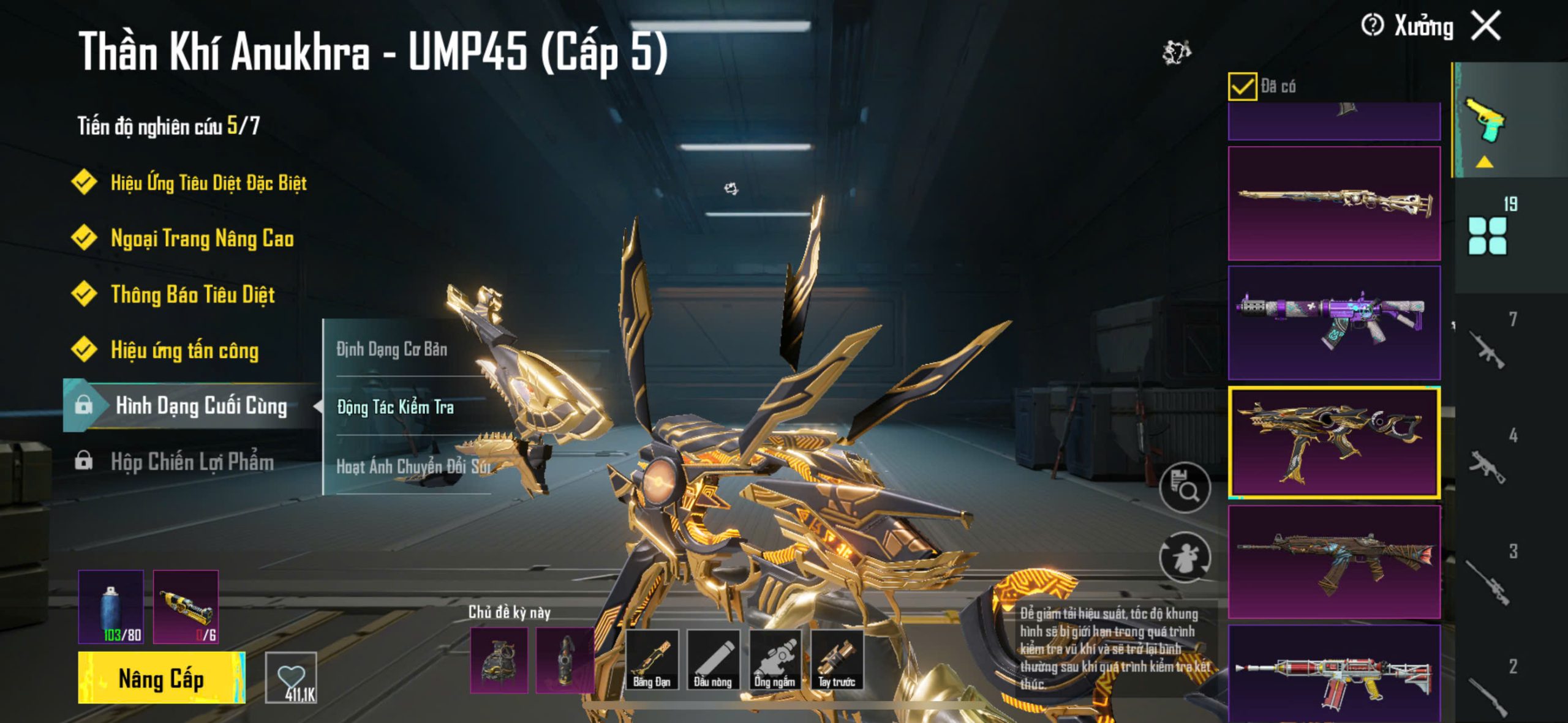Select the Ống ngắm scope slot
Viewport: 1568px width, 723px height.
coord(775,660)
